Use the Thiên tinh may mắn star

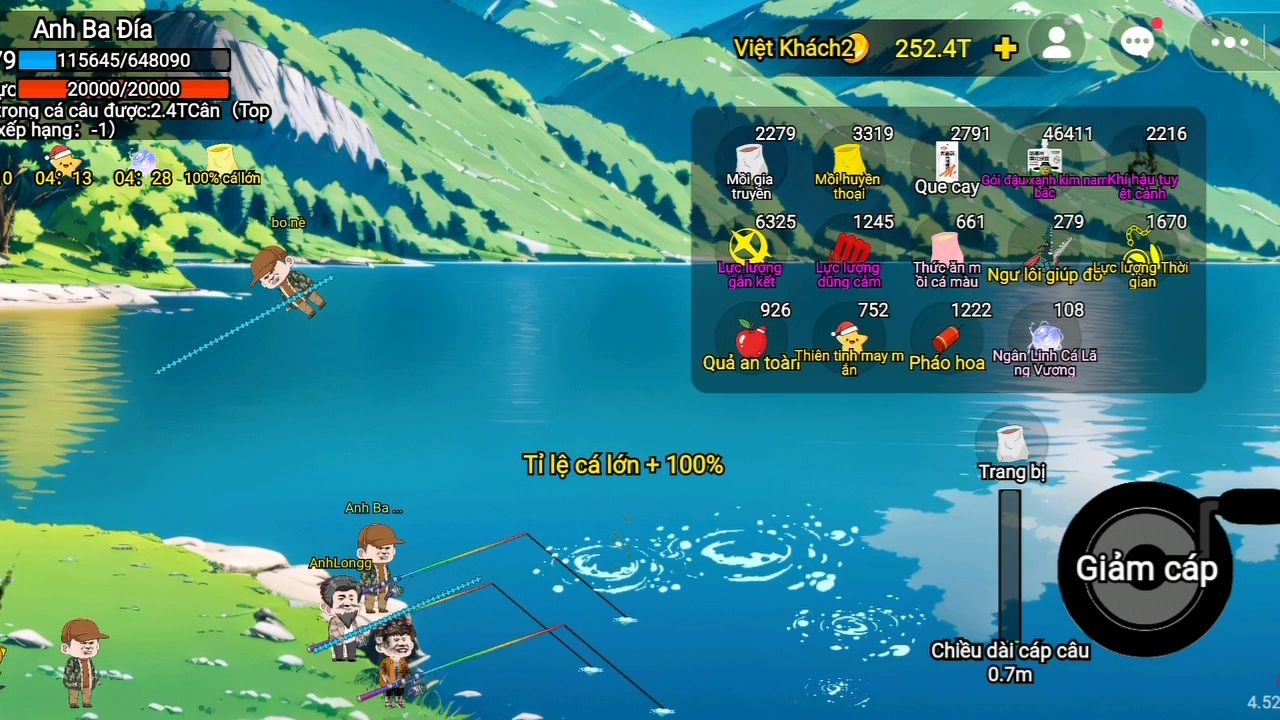[848, 340]
